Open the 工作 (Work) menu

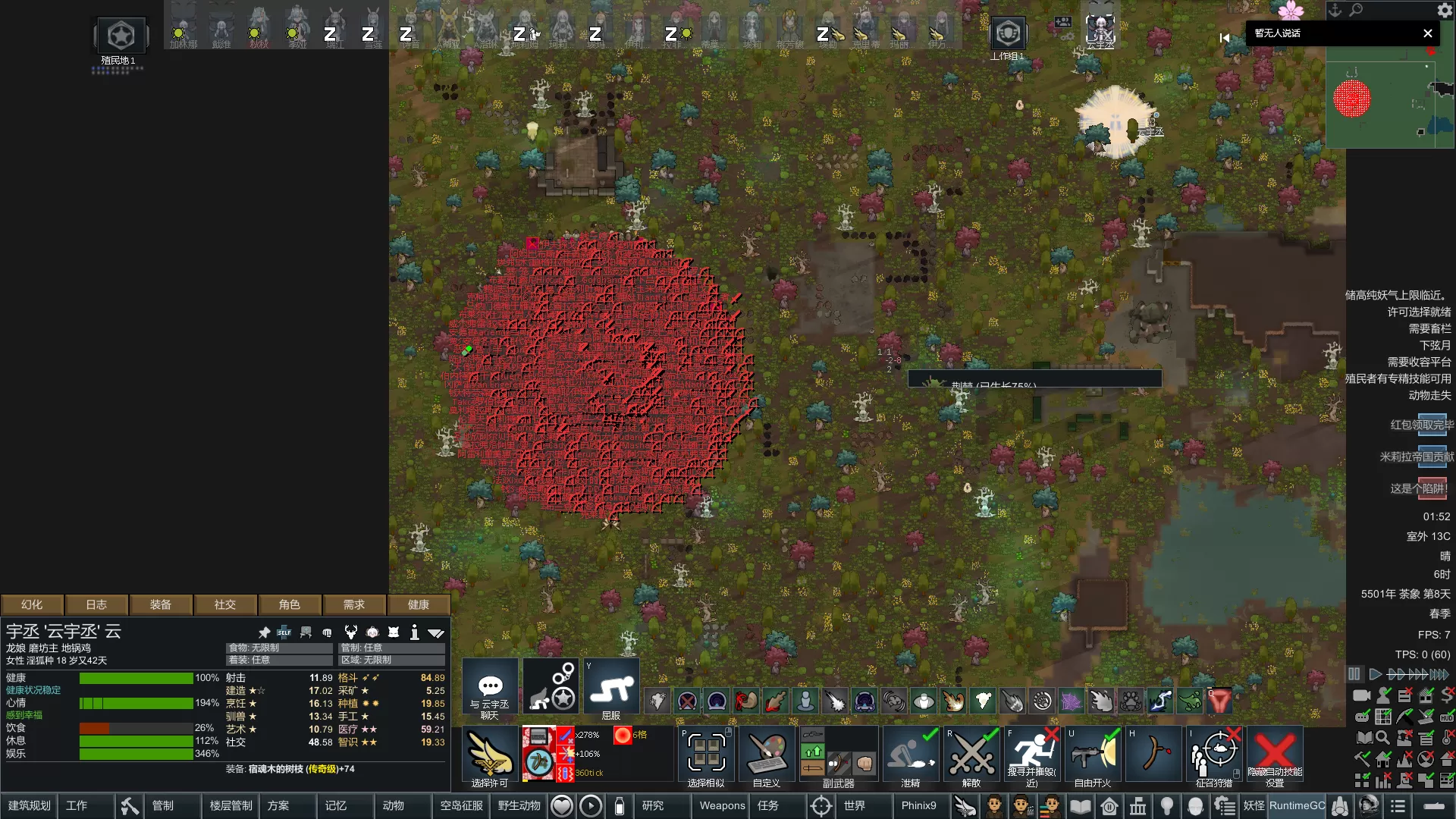click(77, 805)
